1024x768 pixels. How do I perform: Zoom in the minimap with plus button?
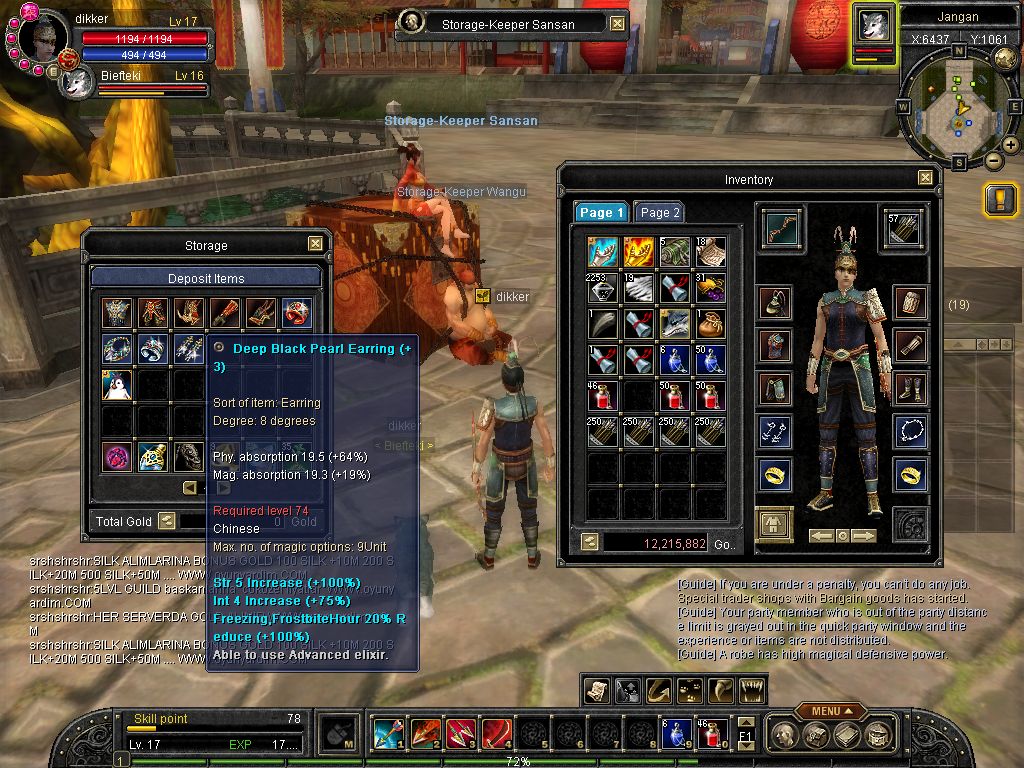pos(1010,146)
